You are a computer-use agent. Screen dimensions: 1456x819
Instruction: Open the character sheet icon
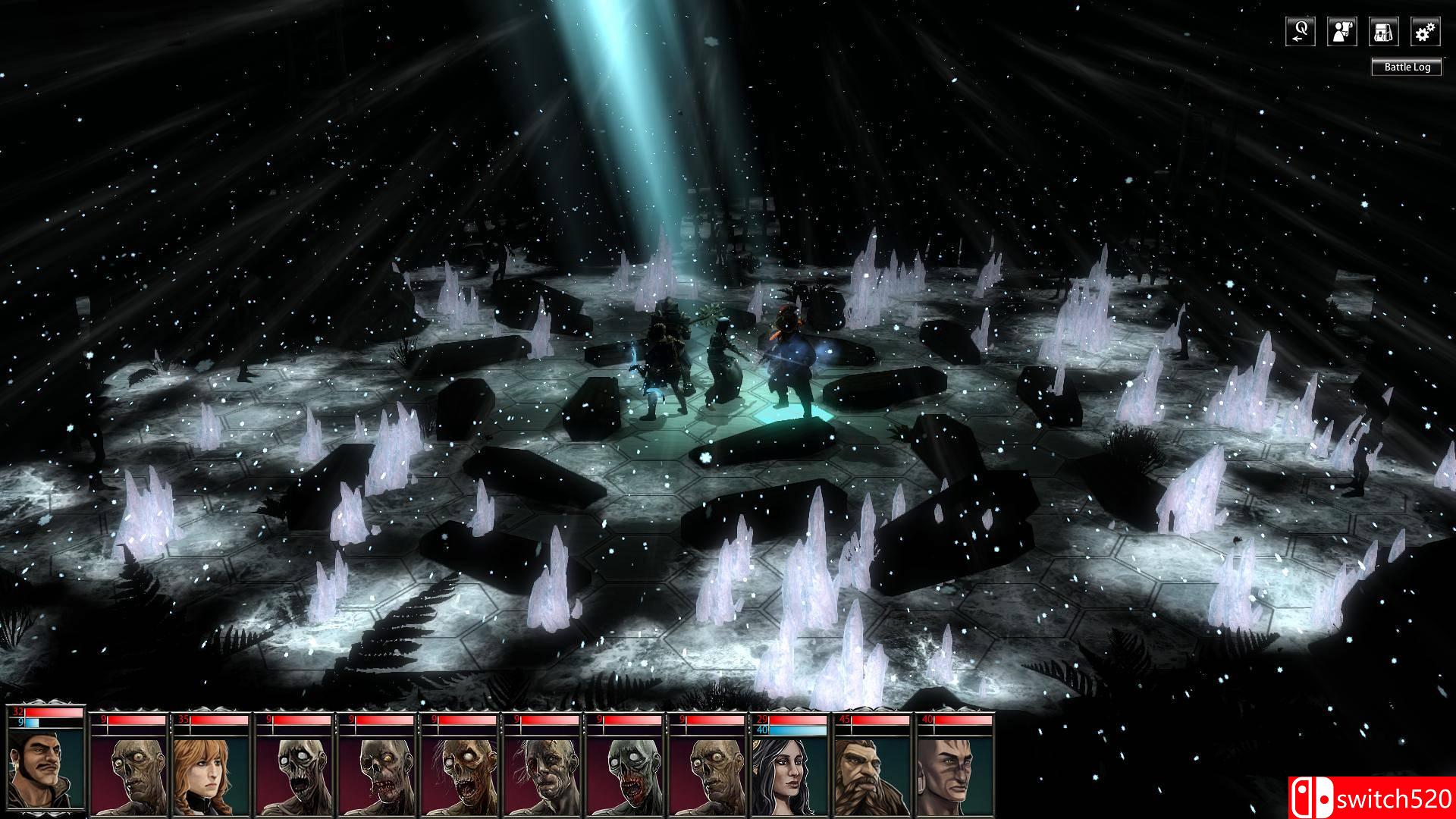coord(1342,32)
